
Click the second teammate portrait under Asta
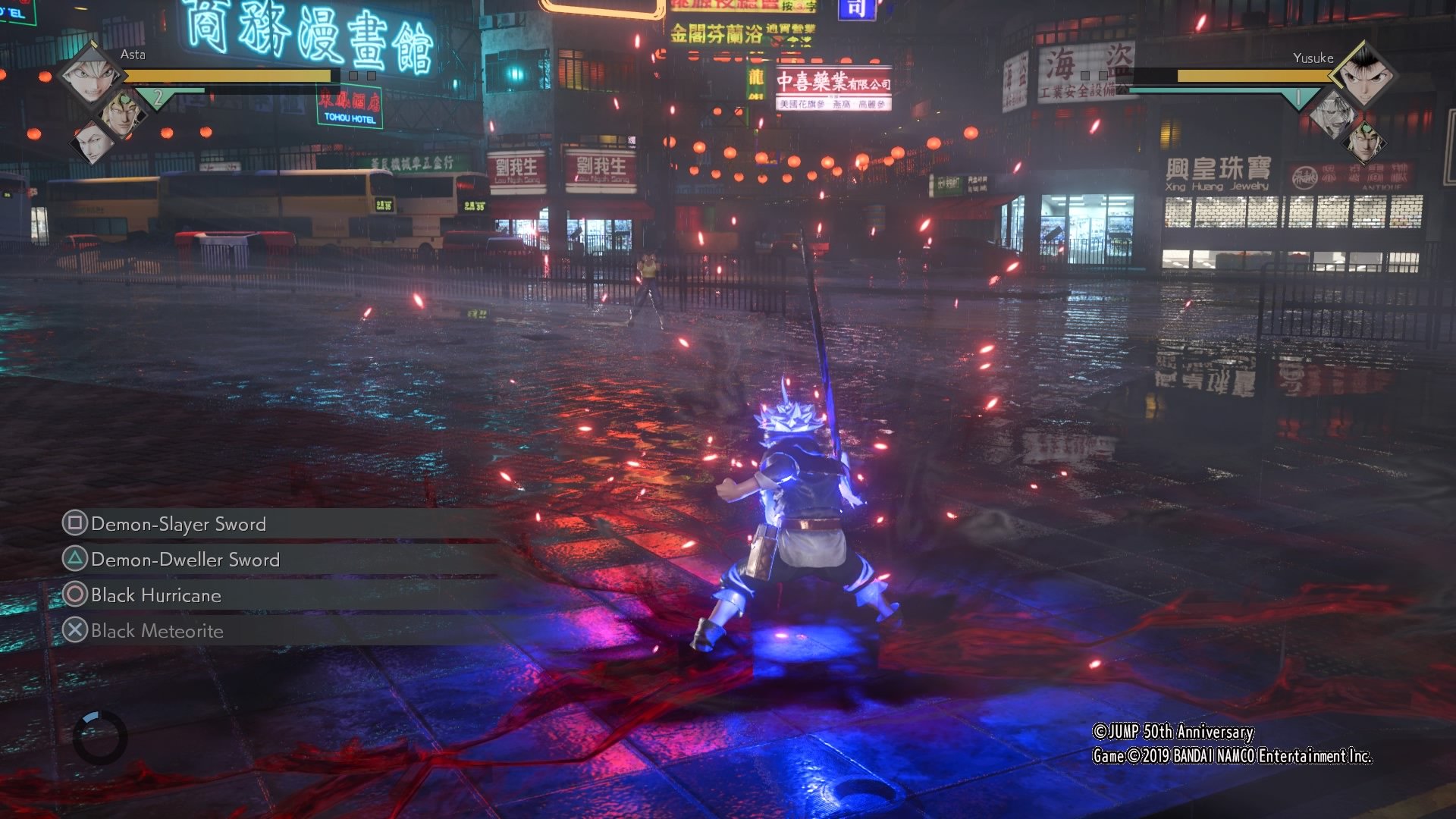pyautogui.click(x=122, y=111)
